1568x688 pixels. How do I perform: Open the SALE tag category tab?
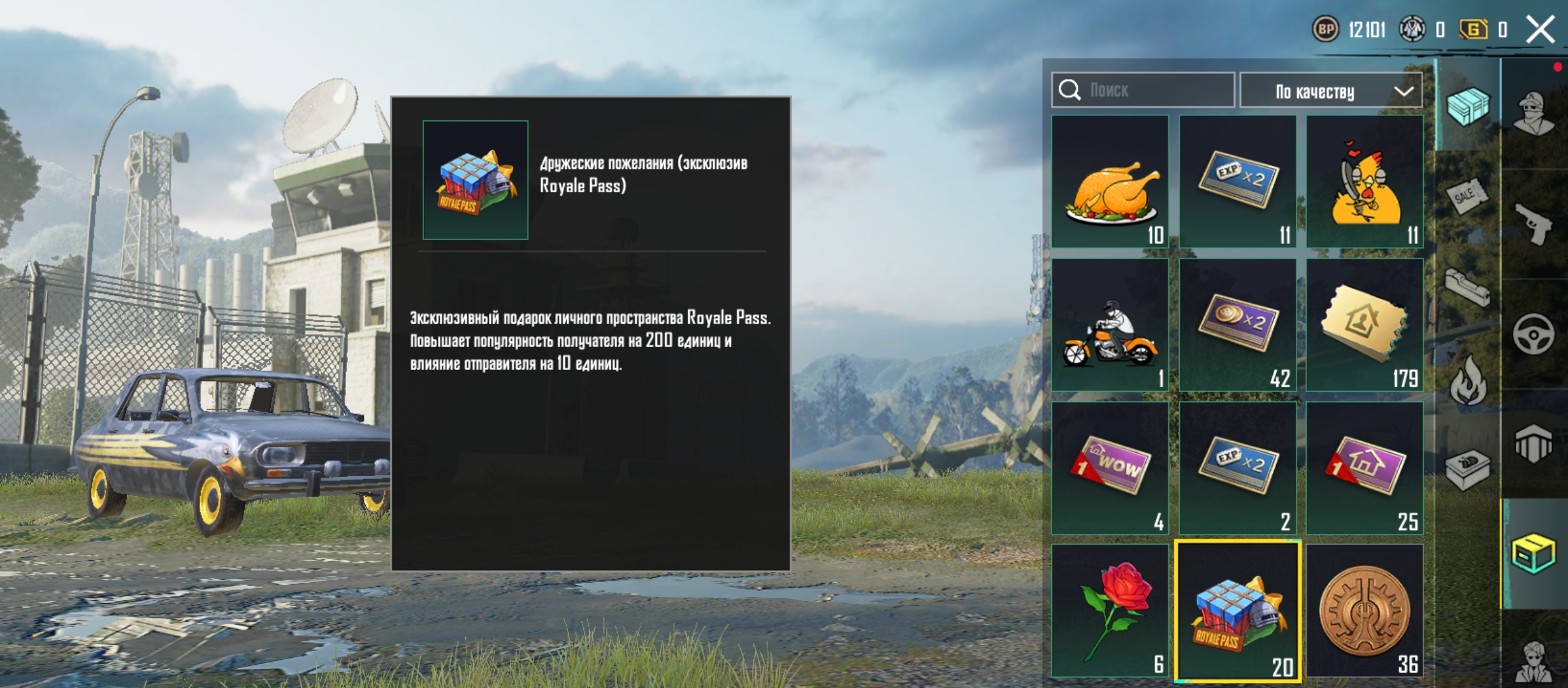[x=1467, y=196]
